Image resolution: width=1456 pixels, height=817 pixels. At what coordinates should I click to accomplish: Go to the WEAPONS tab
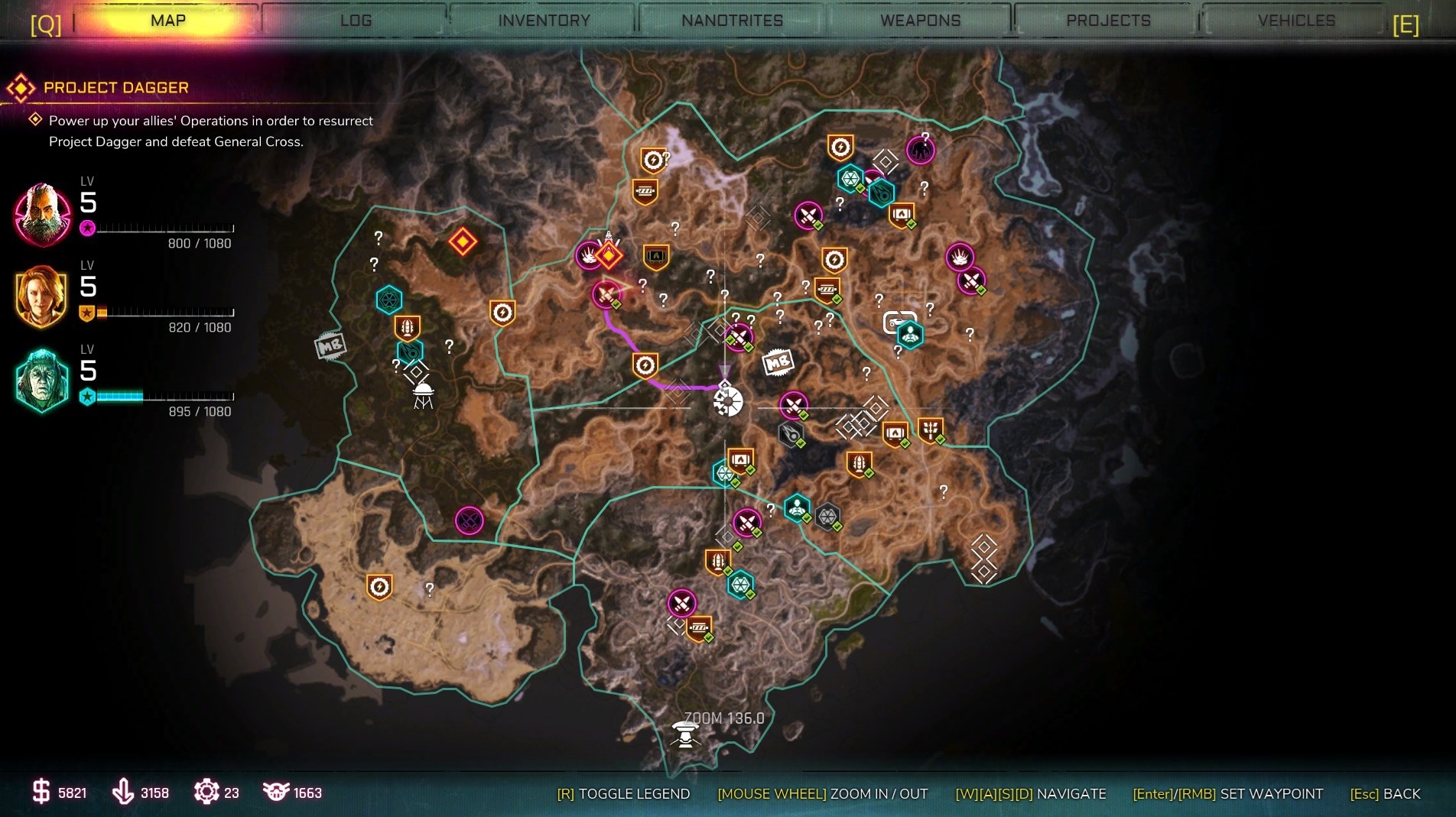[920, 21]
